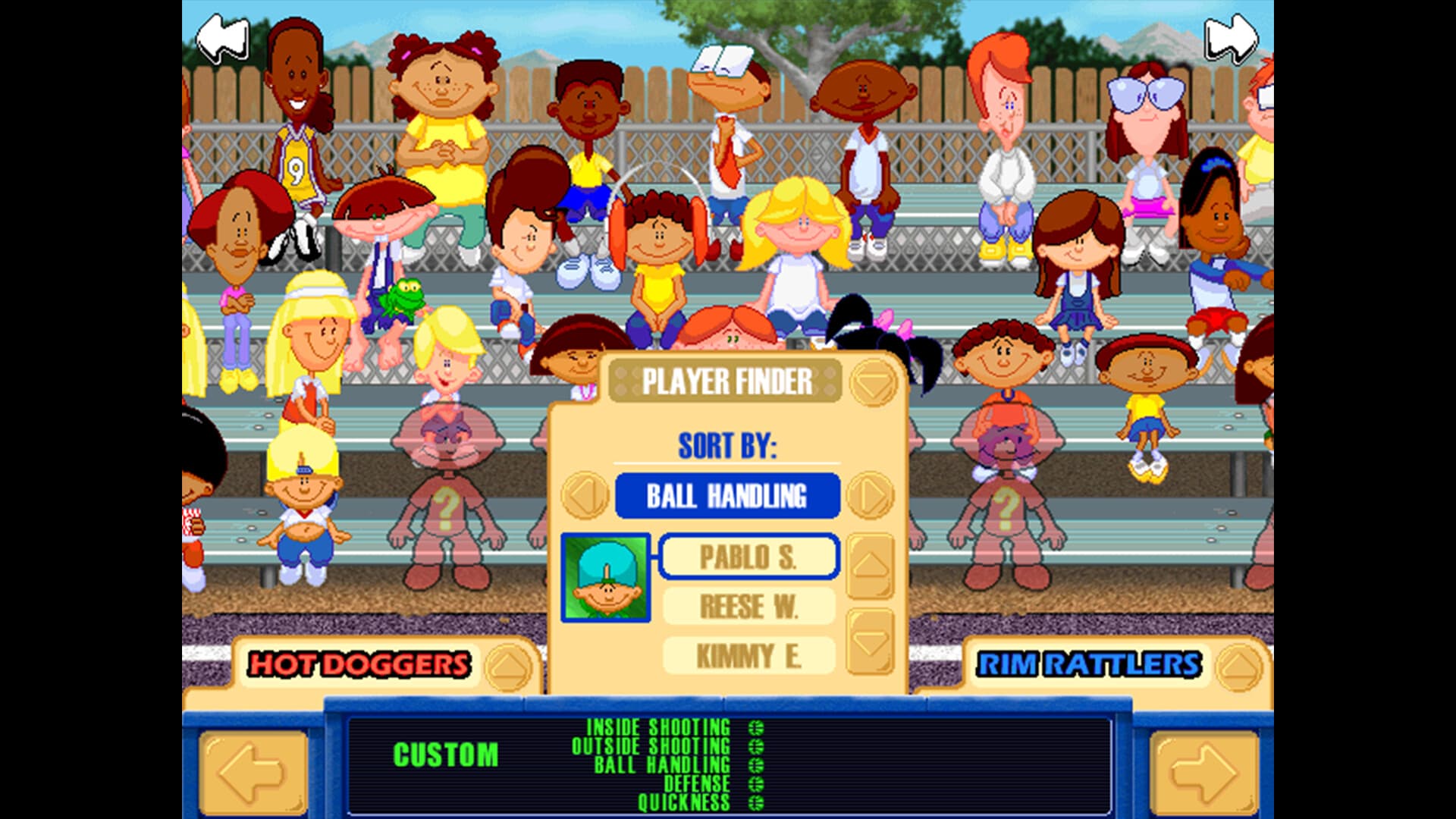Image resolution: width=1456 pixels, height=819 pixels.
Task: Select Reese W. from the player list
Action: coord(749,606)
